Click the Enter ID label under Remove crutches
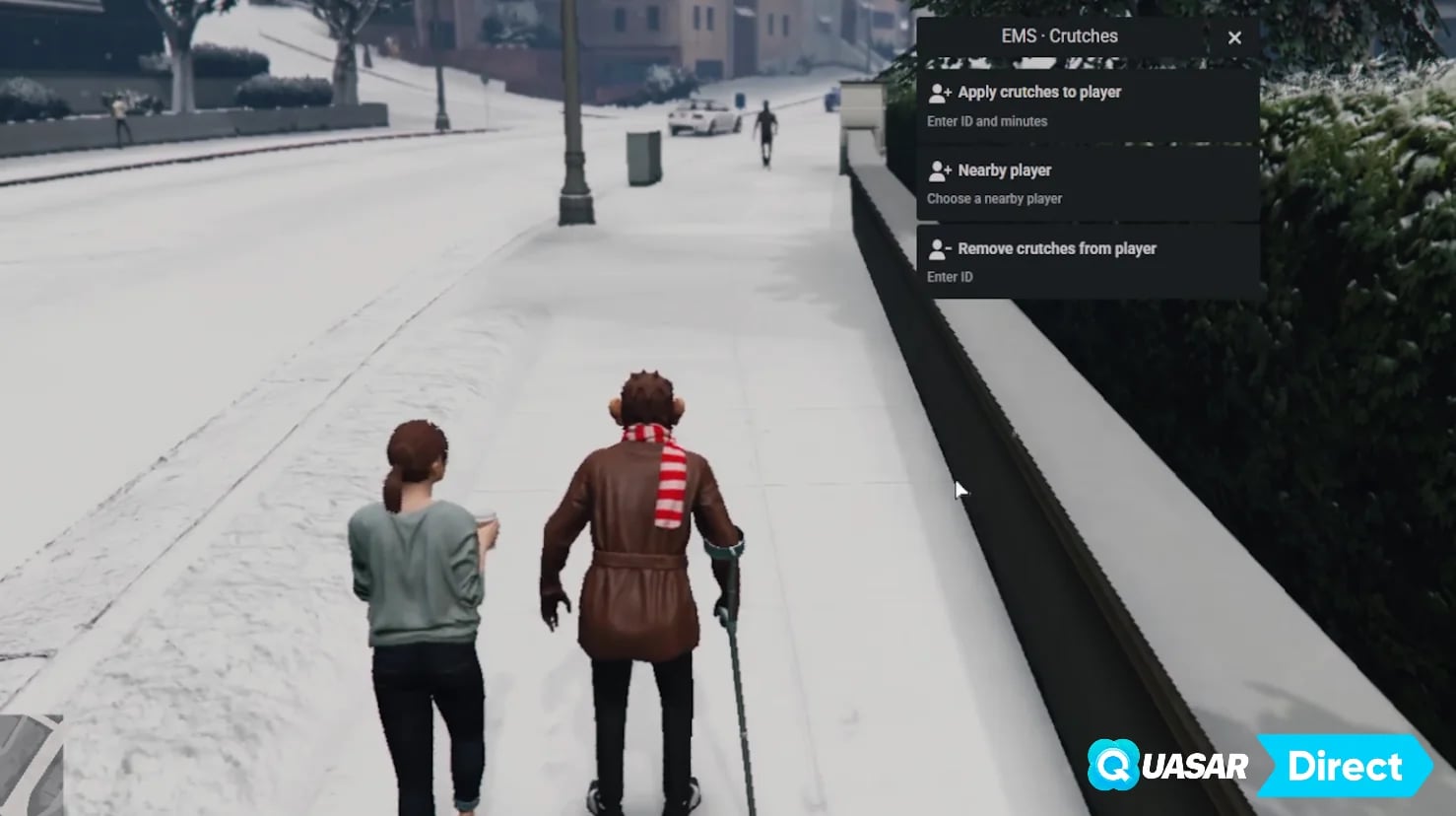 click(949, 277)
